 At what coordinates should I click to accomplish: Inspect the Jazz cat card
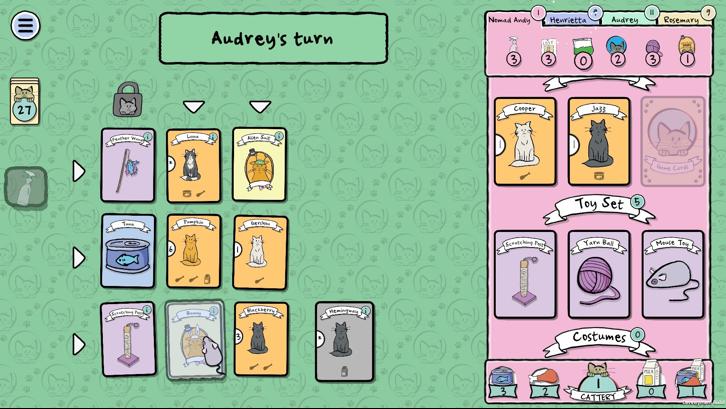coord(598,141)
